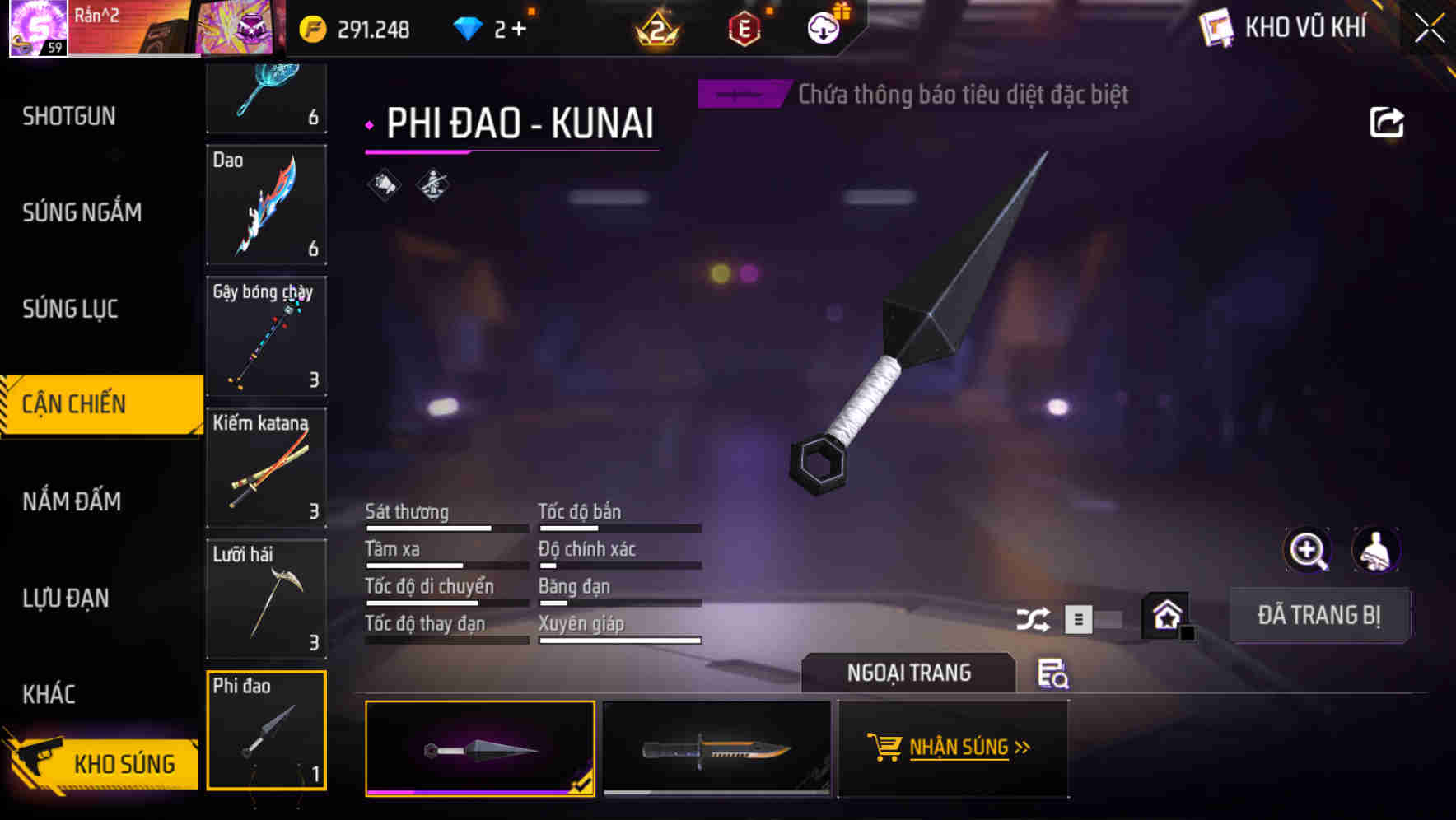Viewport: 1456px width, 820px height.
Task: Select the shuffle skin icon
Action: 1033,618
